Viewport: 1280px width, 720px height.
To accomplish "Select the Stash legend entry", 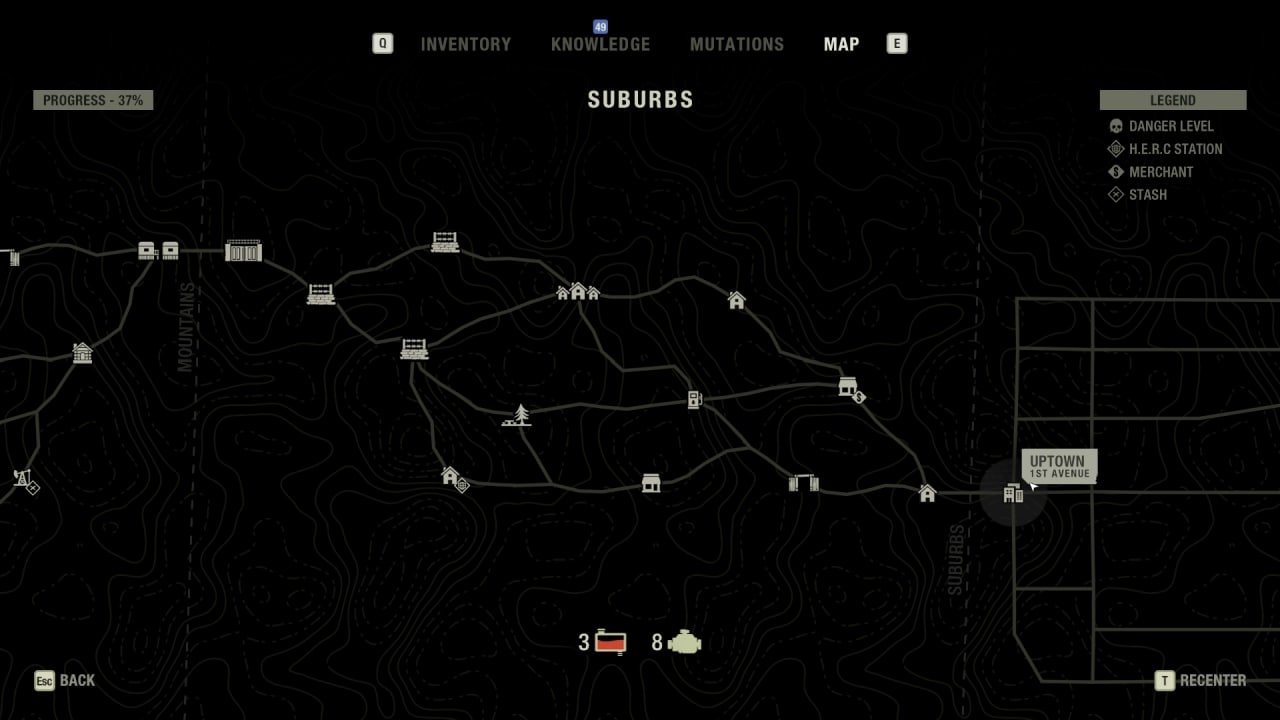I will tap(1147, 195).
